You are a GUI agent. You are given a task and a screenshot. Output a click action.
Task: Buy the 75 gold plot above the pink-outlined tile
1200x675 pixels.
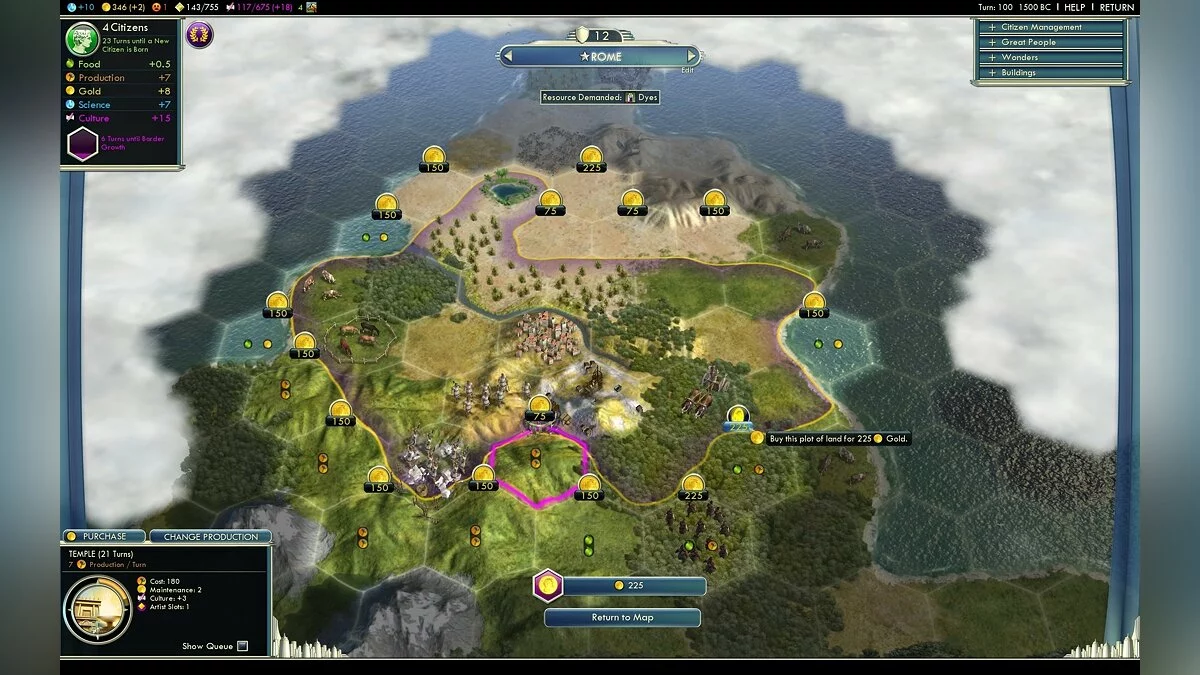[x=540, y=408]
